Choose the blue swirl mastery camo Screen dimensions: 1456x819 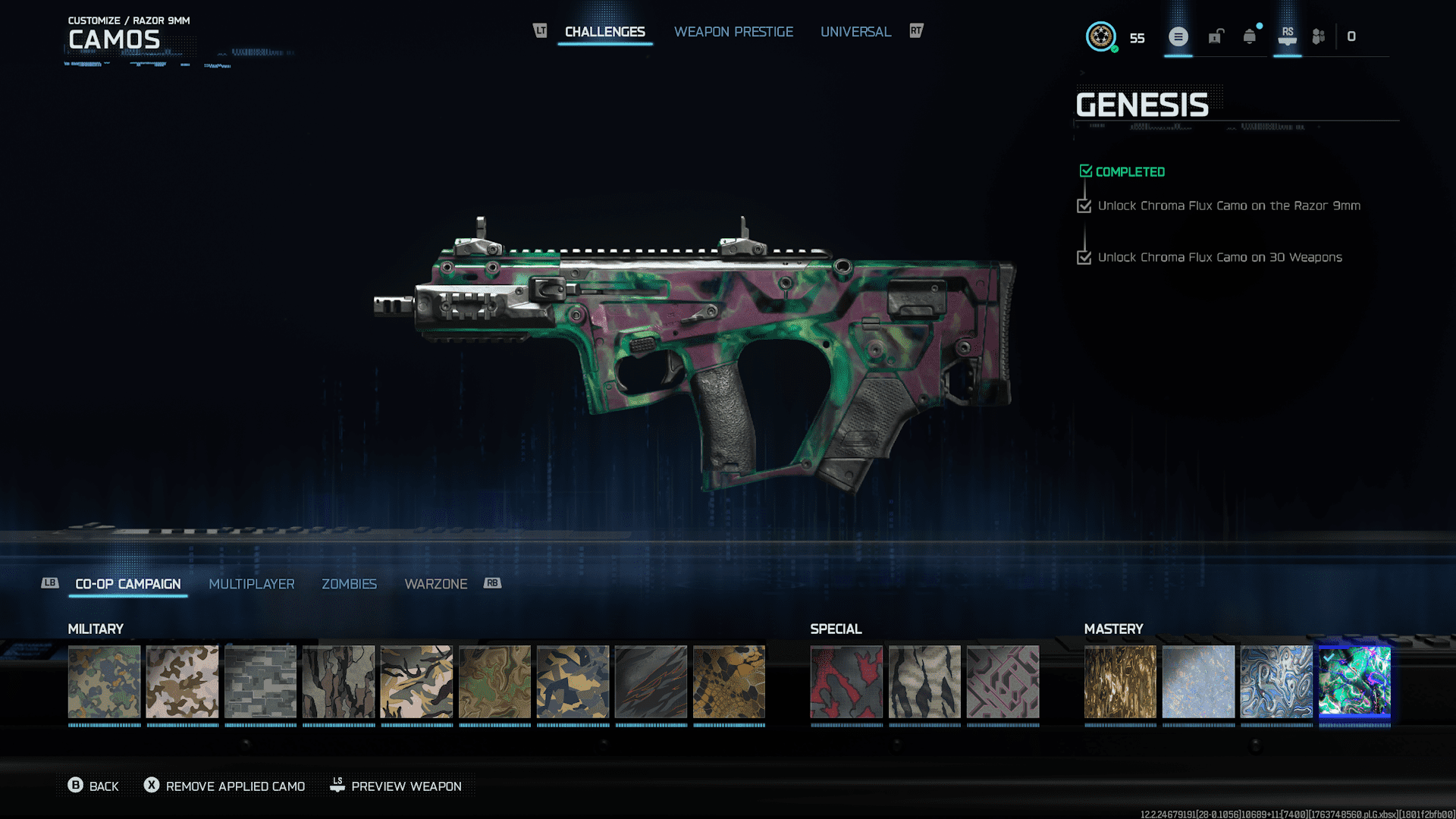(1276, 682)
